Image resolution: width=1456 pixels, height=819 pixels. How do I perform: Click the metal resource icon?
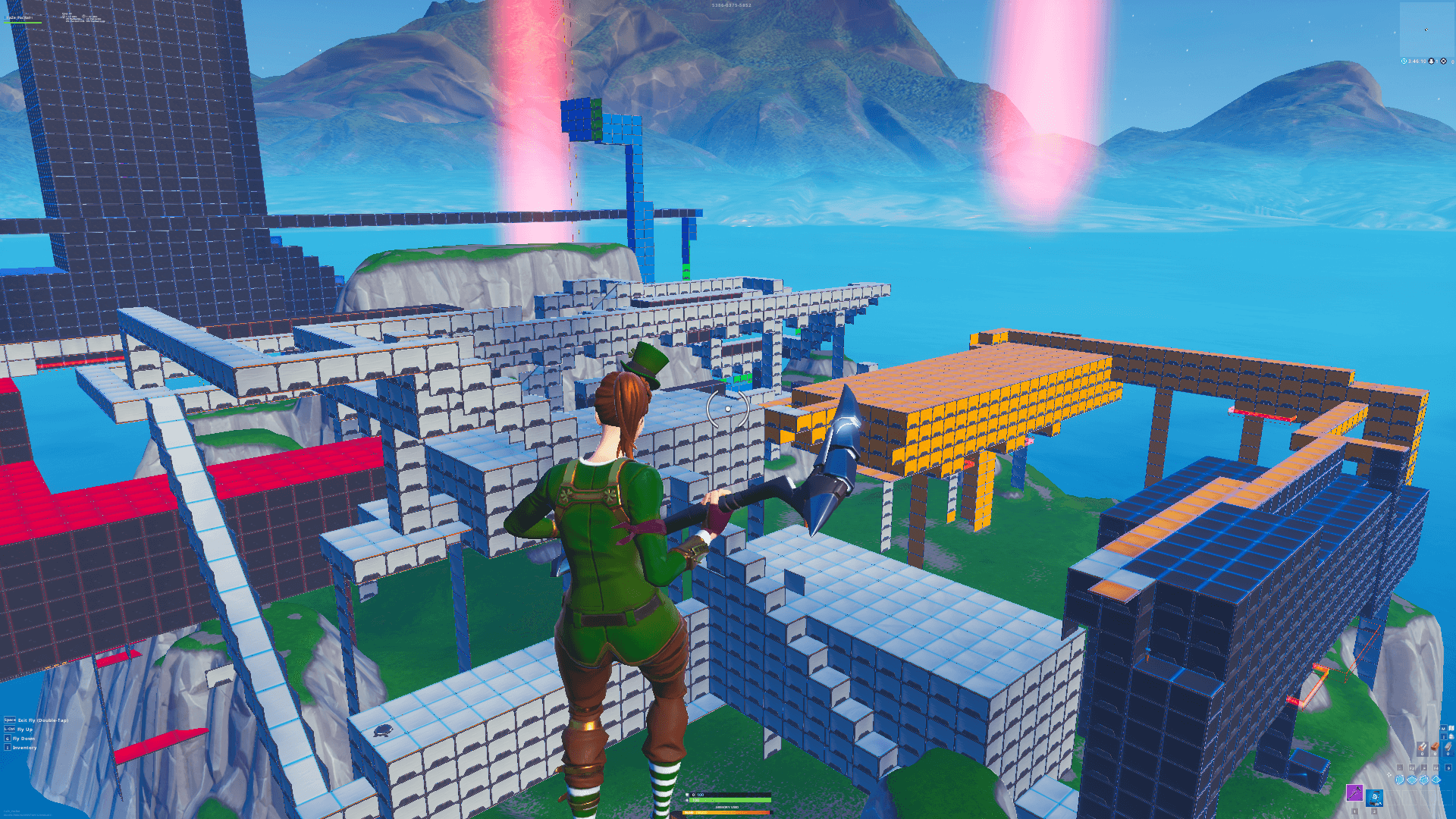coord(1448,748)
